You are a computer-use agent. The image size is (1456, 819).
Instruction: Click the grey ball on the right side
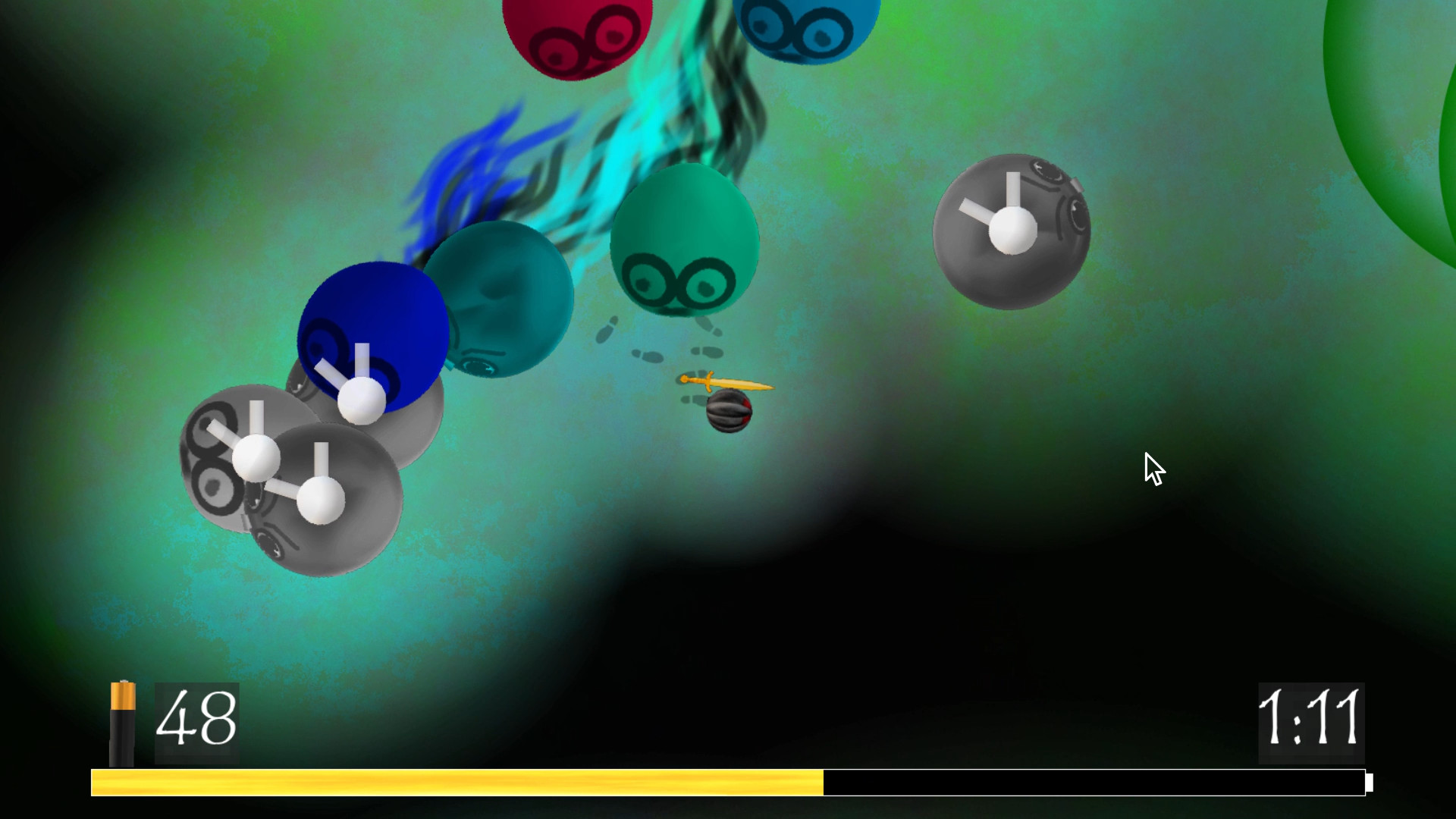pos(1012,231)
